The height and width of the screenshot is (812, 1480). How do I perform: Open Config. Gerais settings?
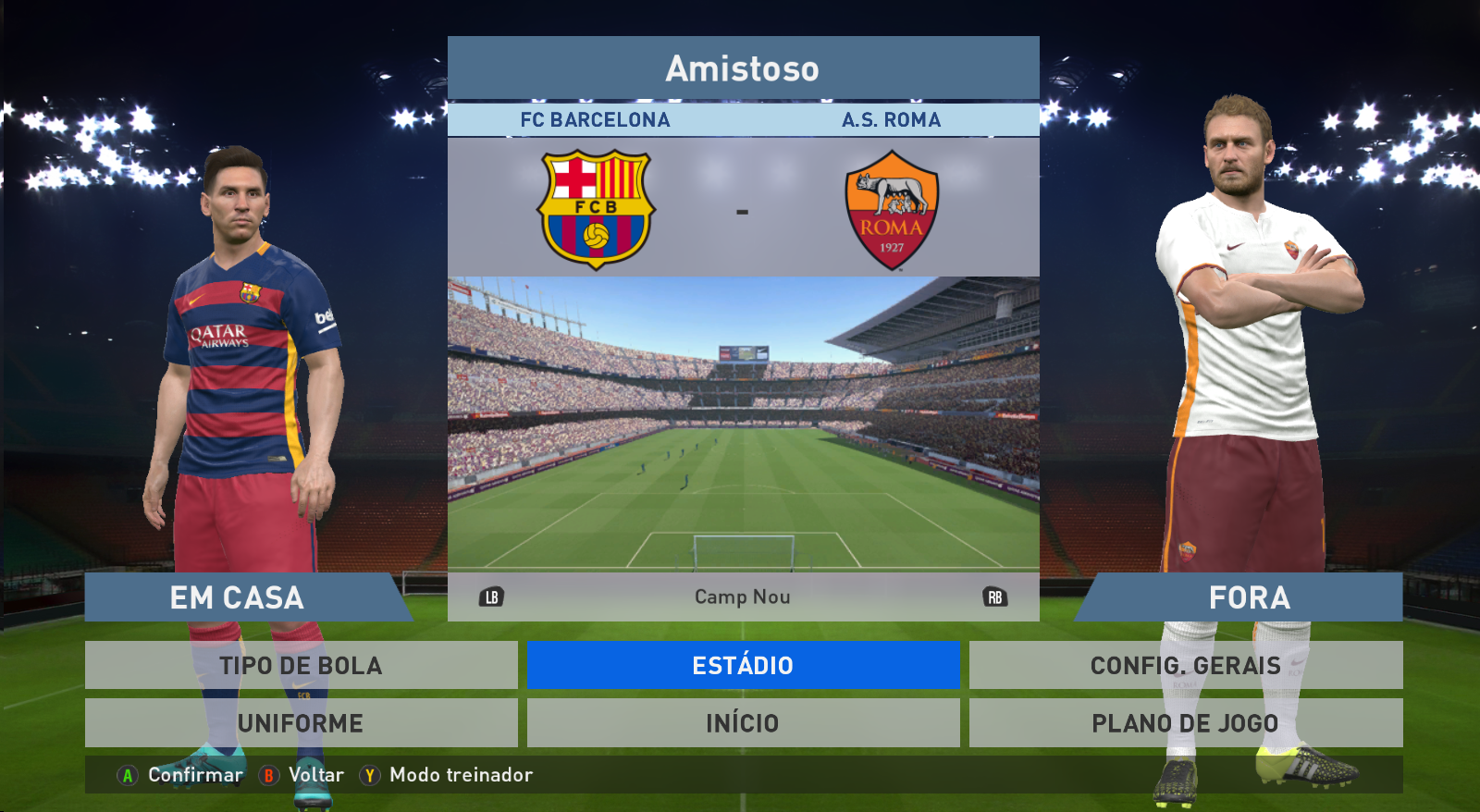tap(1185, 665)
